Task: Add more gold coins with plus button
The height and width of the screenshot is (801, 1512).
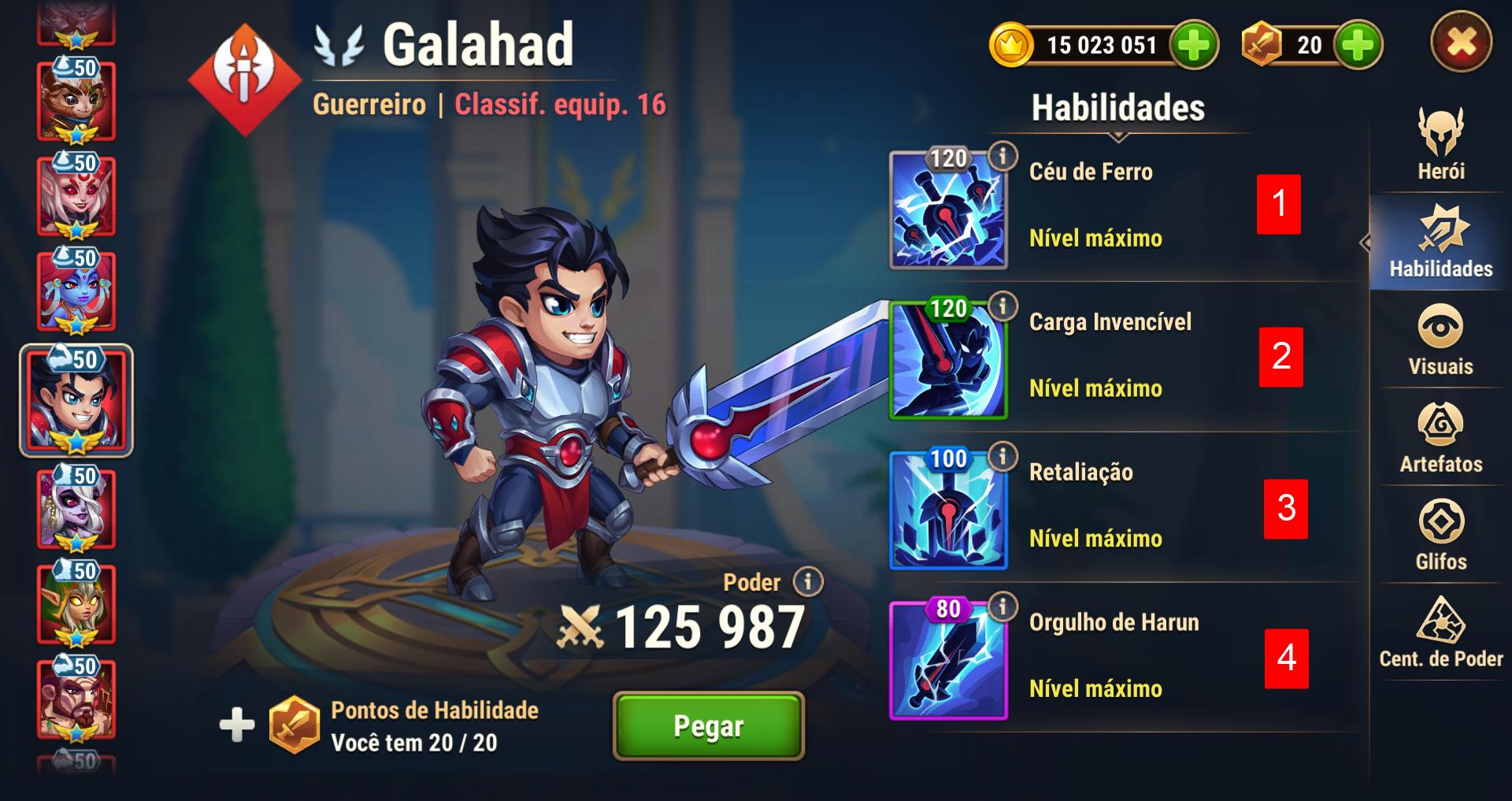Action: 1194,45
